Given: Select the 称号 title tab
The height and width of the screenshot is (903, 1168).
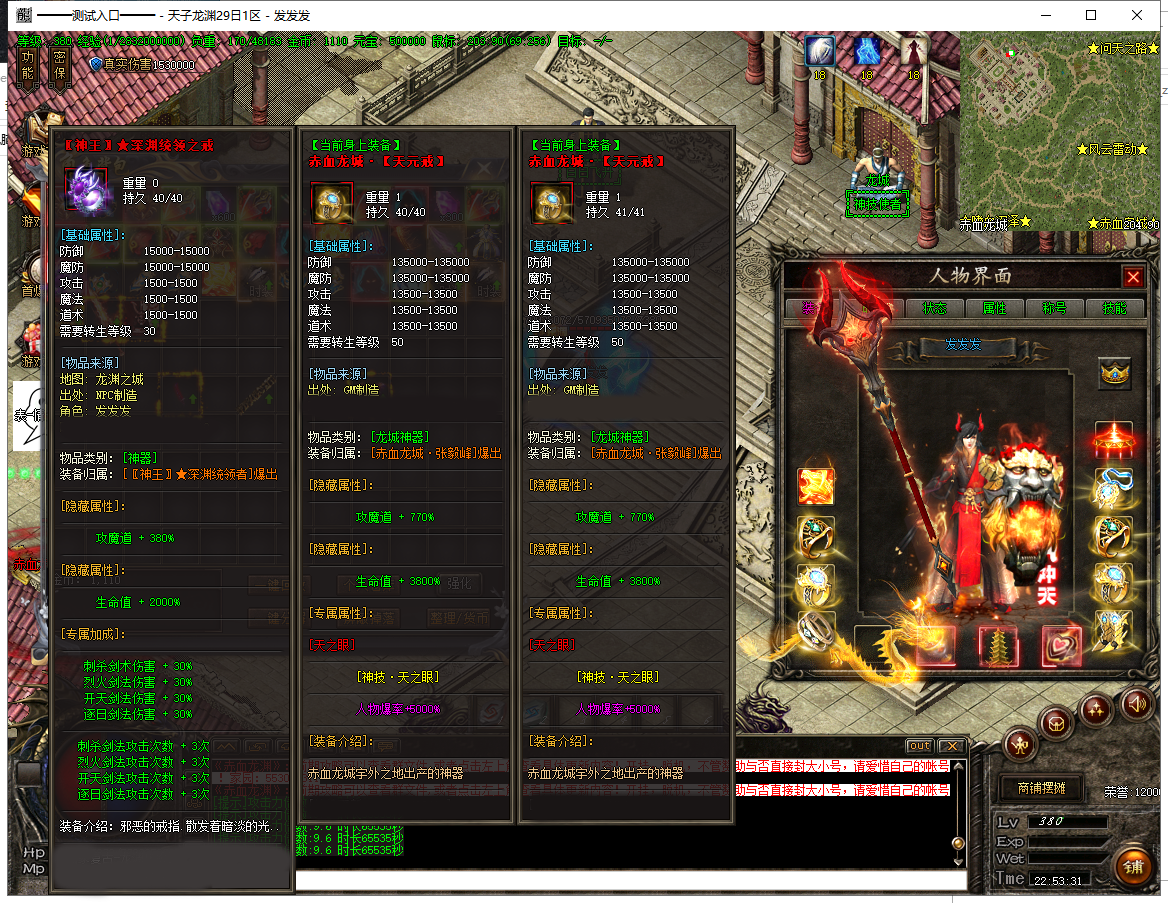Looking at the screenshot, I should [1054, 308].
